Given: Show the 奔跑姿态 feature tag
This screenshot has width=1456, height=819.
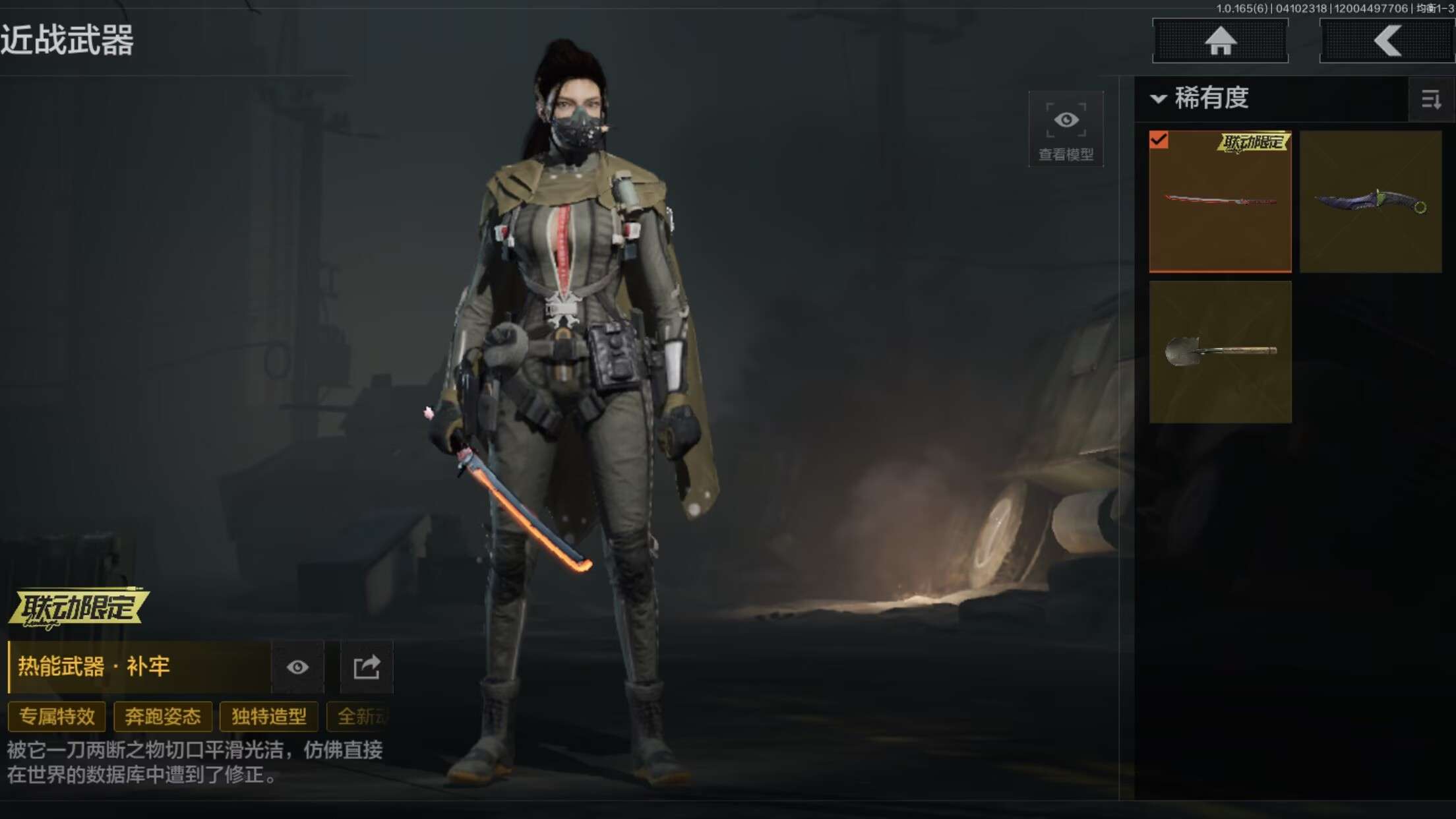Looking at the screenshot, I should pyautogui.click(x=163, y=717).
